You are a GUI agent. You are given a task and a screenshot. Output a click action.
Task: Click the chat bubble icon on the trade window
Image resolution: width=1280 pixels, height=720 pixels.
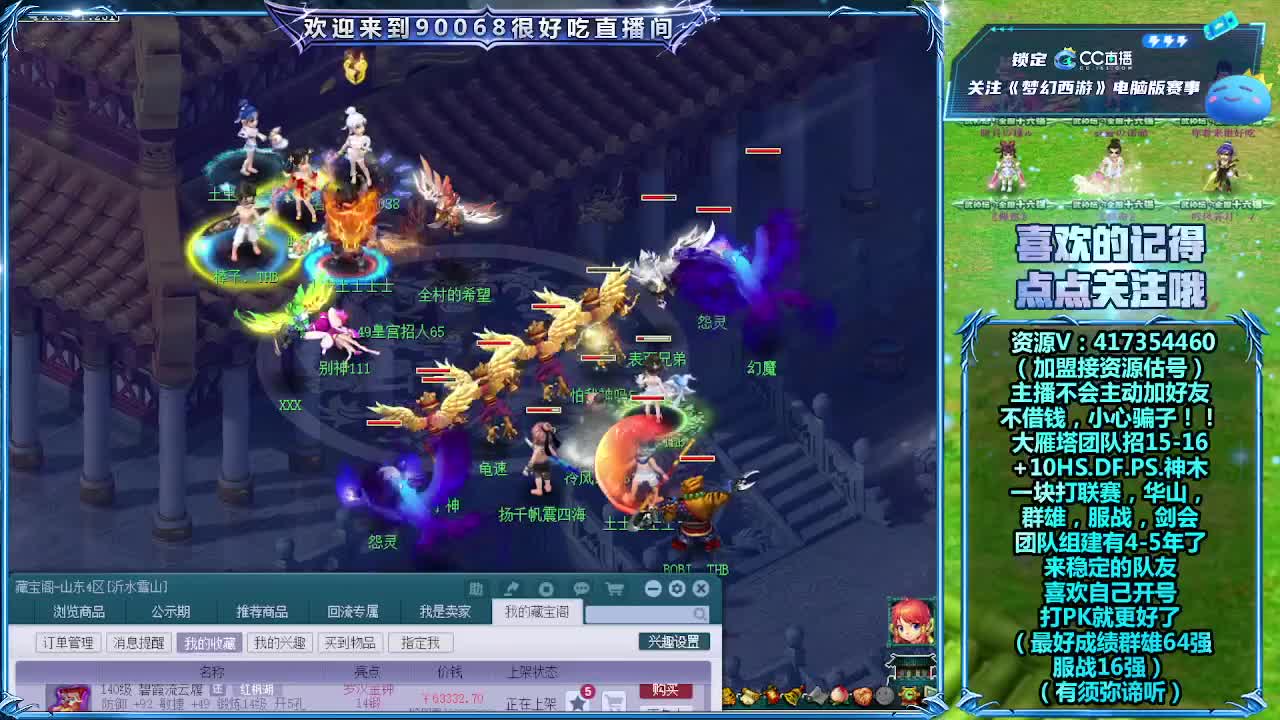[580, 588]
